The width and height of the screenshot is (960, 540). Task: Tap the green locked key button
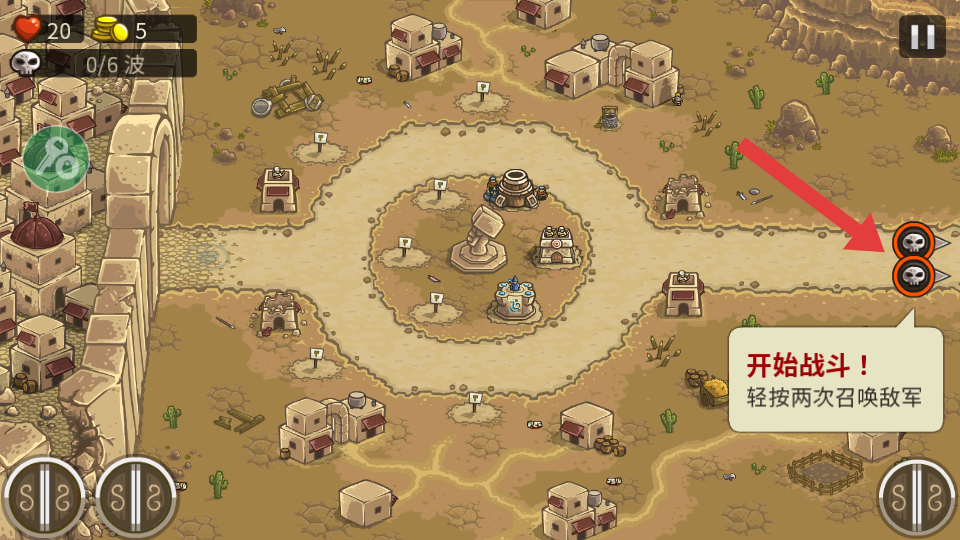coord(56,158)
